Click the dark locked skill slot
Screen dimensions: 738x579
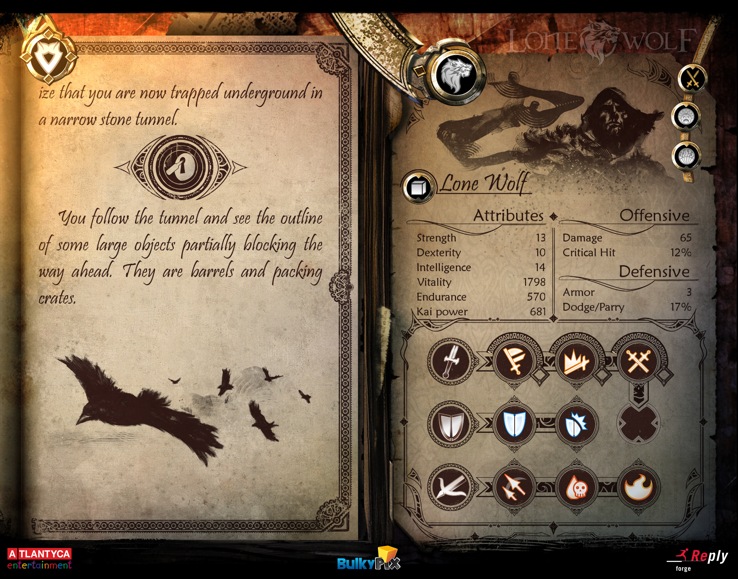[x=640, y=423]
